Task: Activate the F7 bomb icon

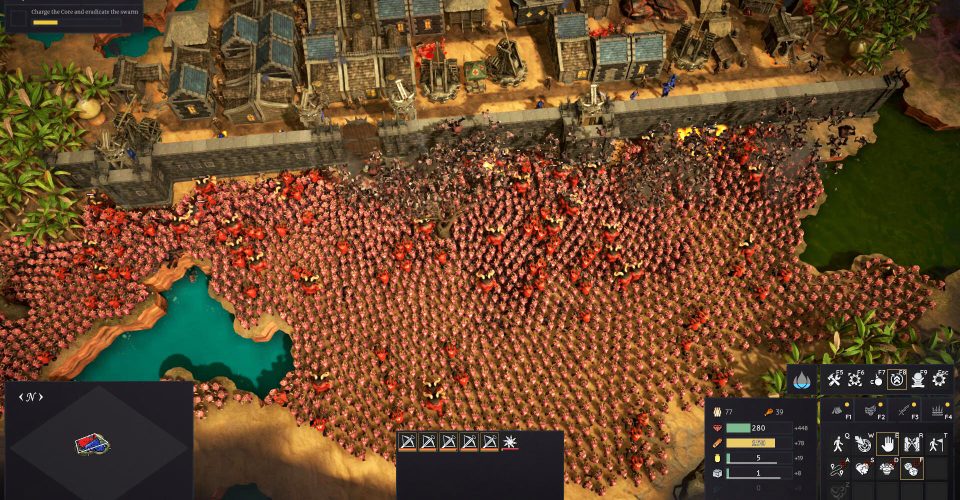Action: click(877, 380)
